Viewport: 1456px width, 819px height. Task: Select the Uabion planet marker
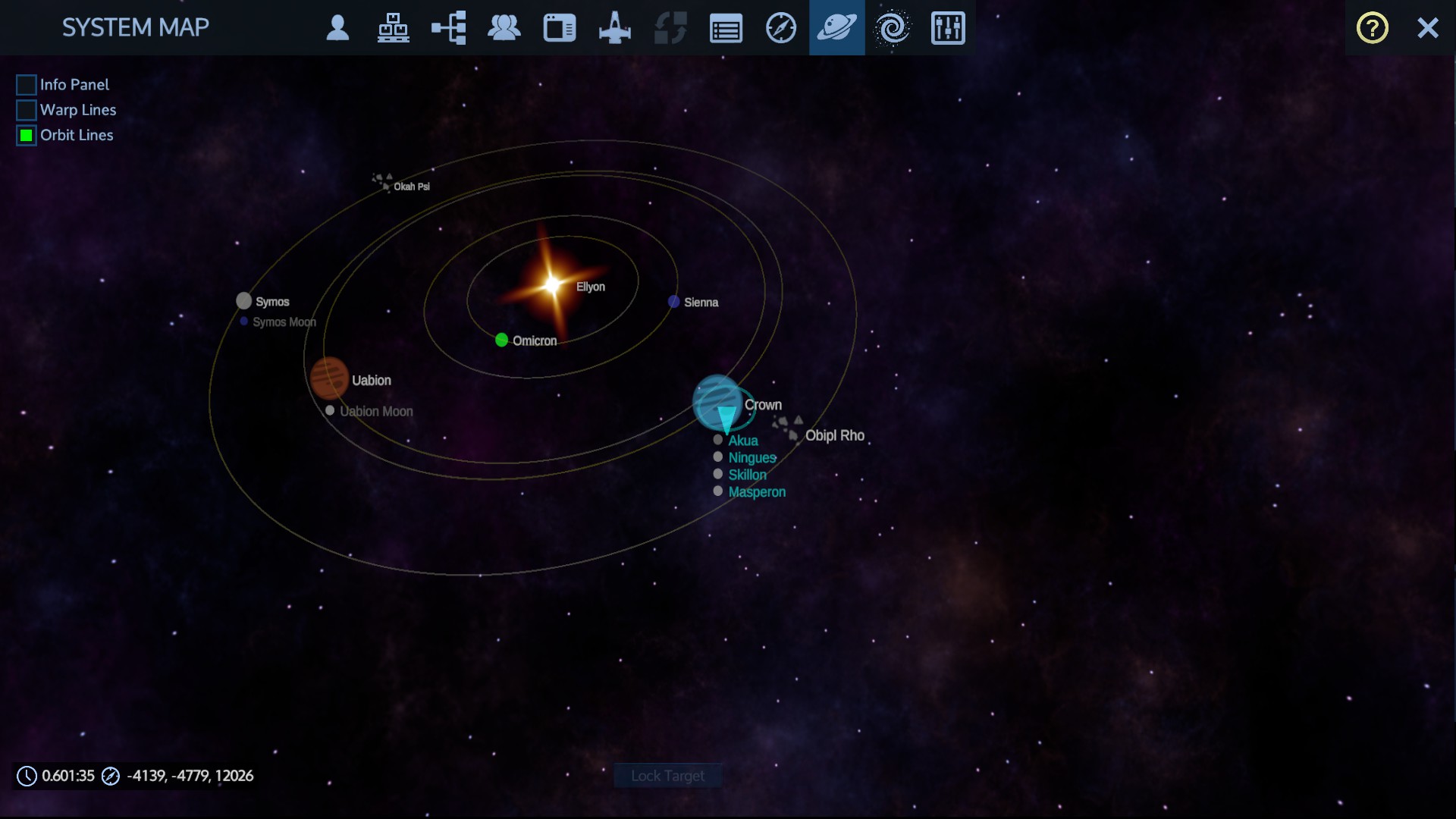click(x=329, y=378)
